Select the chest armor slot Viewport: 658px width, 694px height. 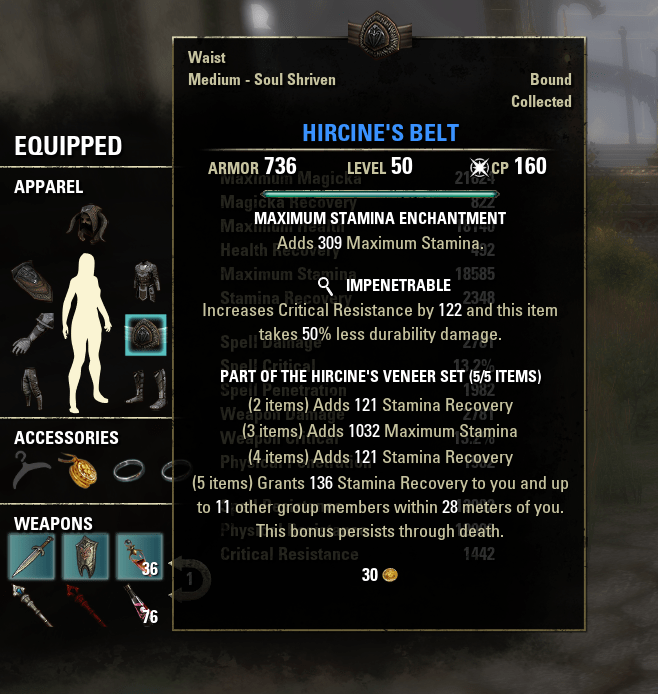(x=146, y=281)
